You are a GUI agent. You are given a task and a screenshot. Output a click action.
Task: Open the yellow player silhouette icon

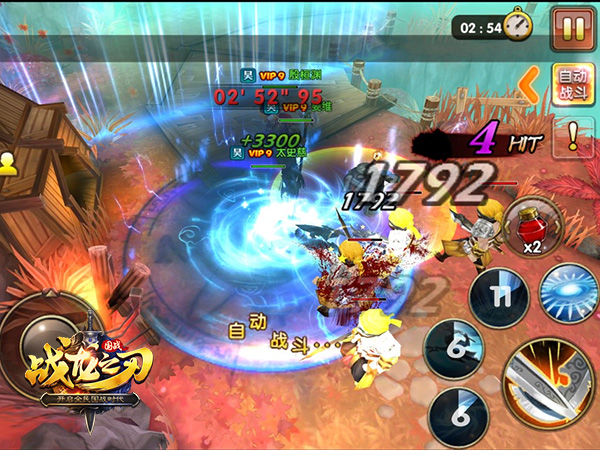(8, 162)
